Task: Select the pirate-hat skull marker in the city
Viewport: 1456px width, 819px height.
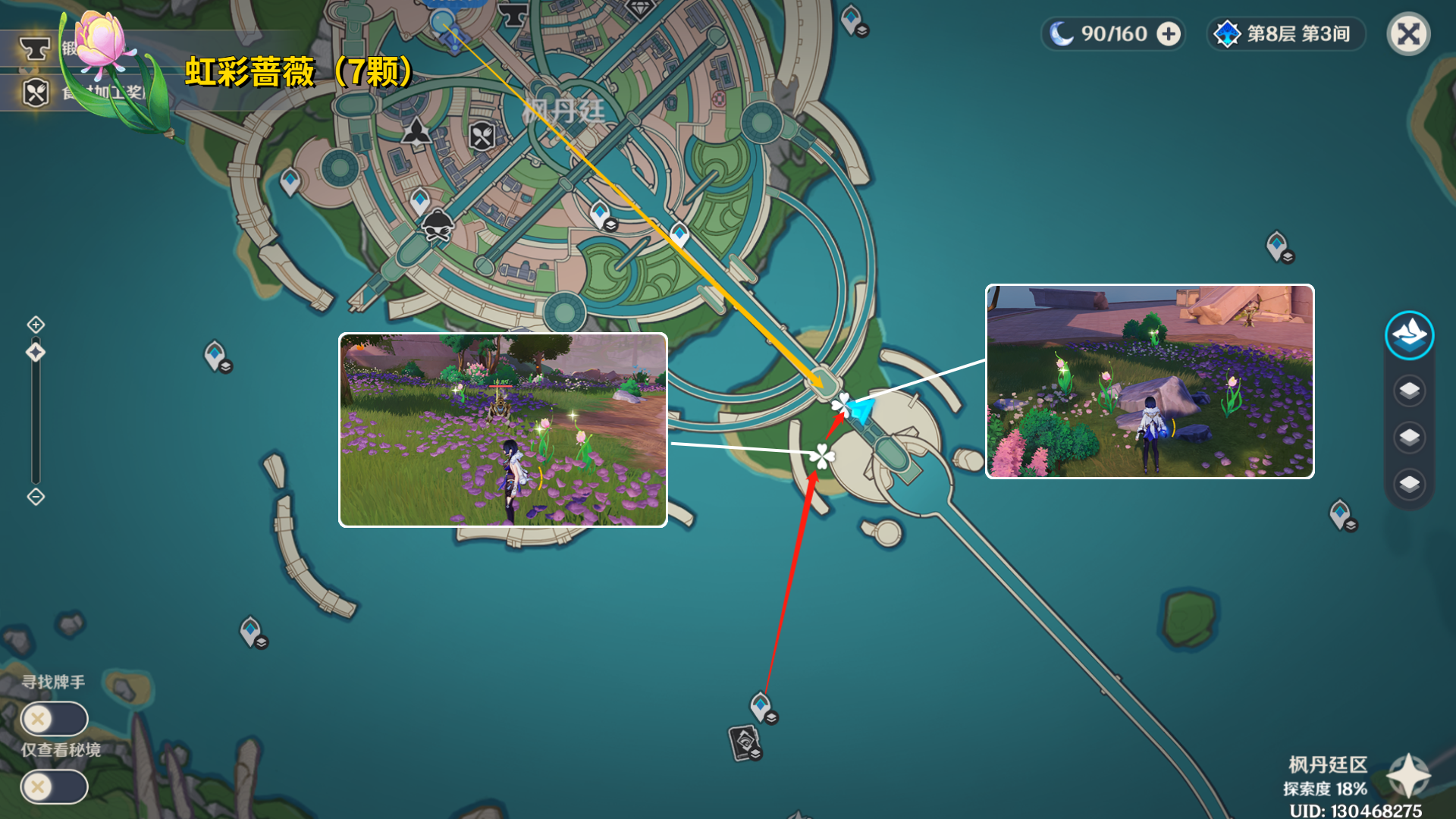Action: click(438, 225)
